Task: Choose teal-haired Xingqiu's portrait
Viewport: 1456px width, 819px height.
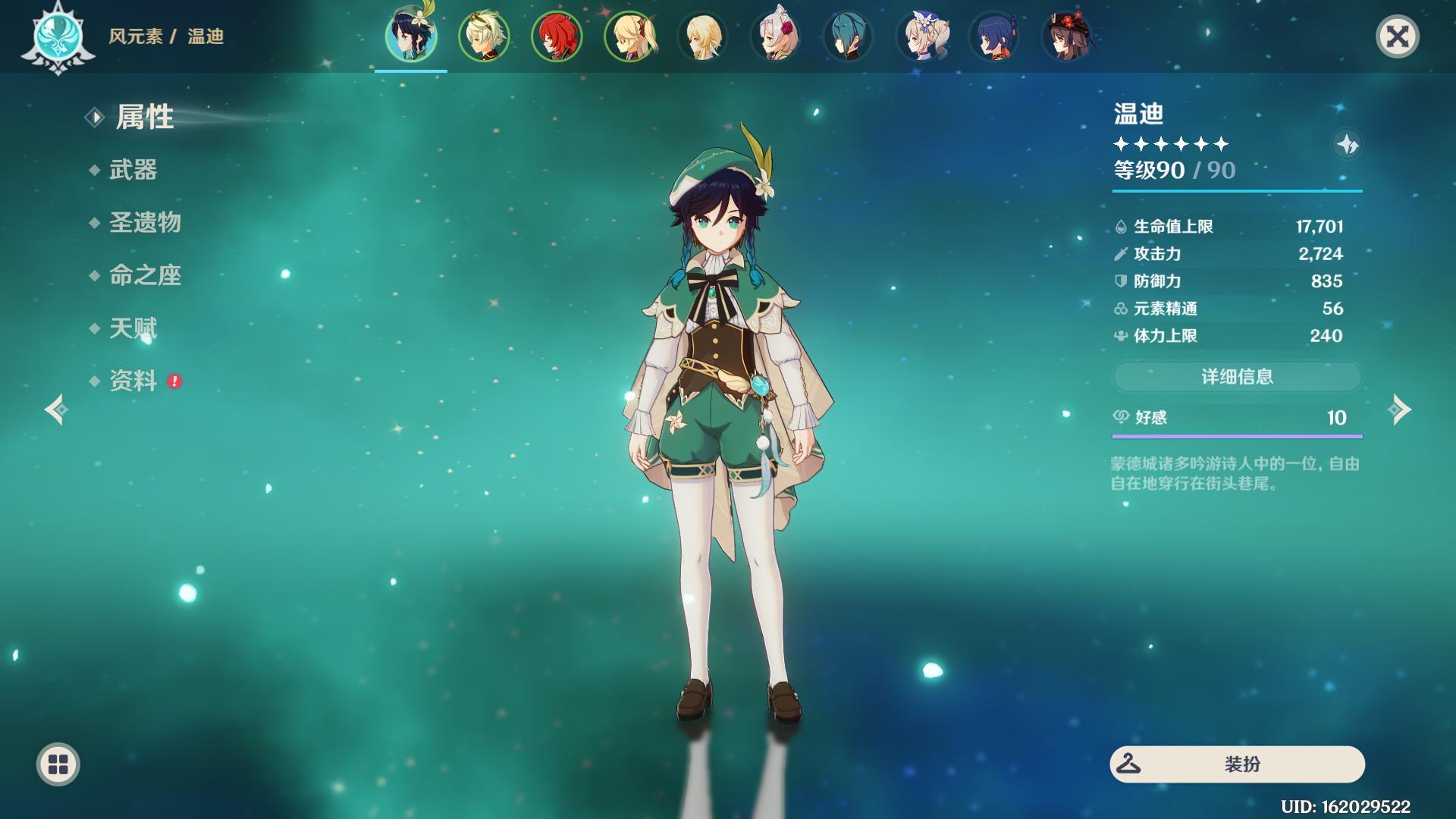Action: (x=849, y=36)
